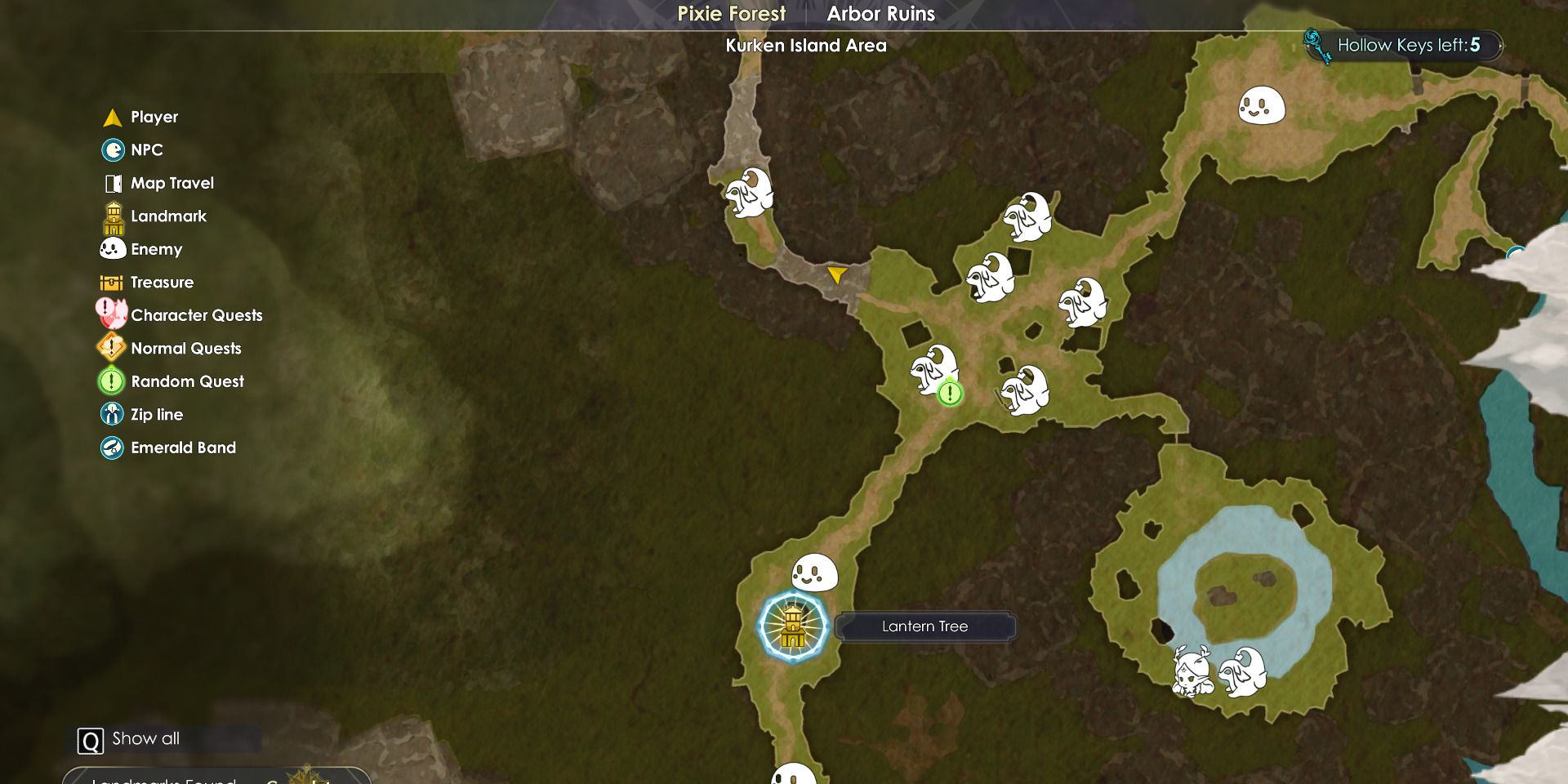Toggle the Normal Quests legend entry
The width and height of the screenshot is (1568, 784).
pyautogui.click(x=185, y=349)
